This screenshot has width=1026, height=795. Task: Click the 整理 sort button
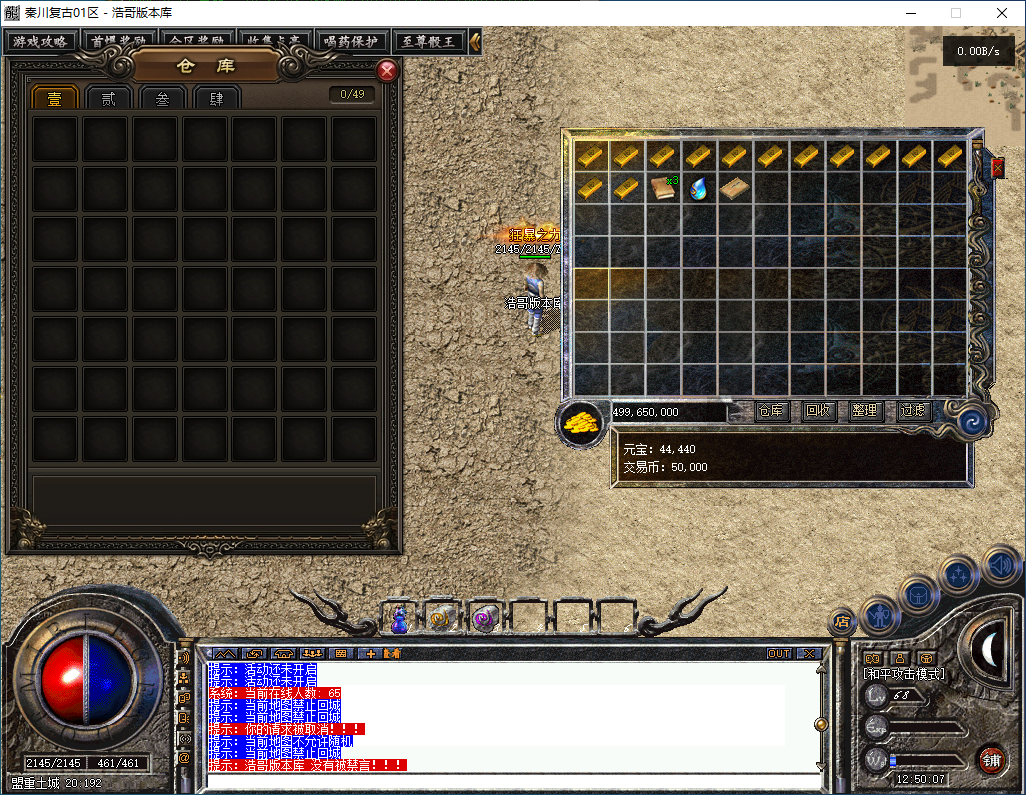point(865,411)
